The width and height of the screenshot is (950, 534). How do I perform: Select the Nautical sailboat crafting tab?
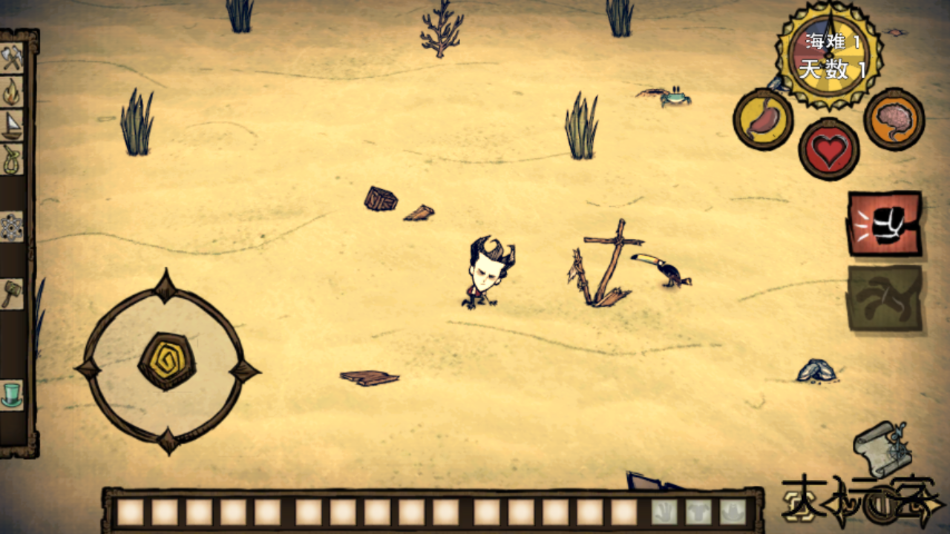pyautogui.click(x=12, y=125)
